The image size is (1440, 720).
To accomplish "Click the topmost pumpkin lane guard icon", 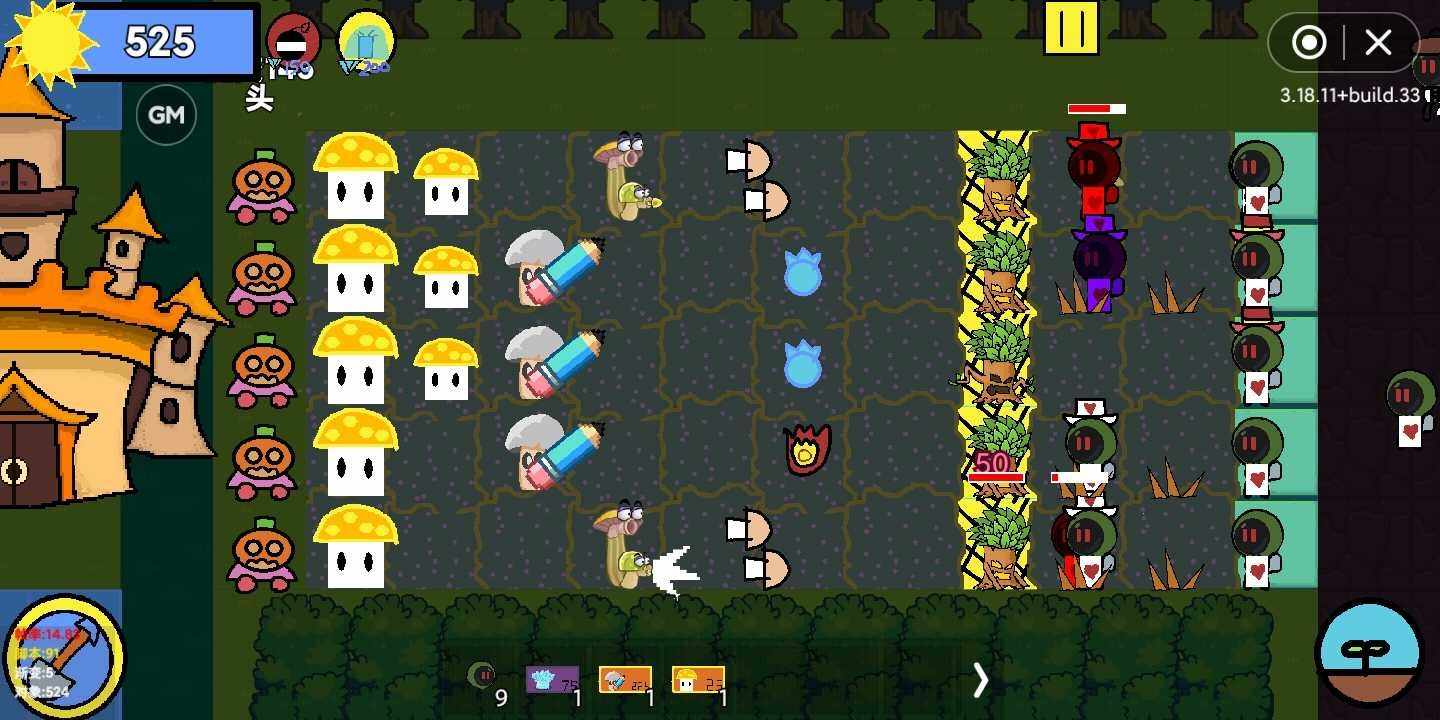I will (260, 185).
